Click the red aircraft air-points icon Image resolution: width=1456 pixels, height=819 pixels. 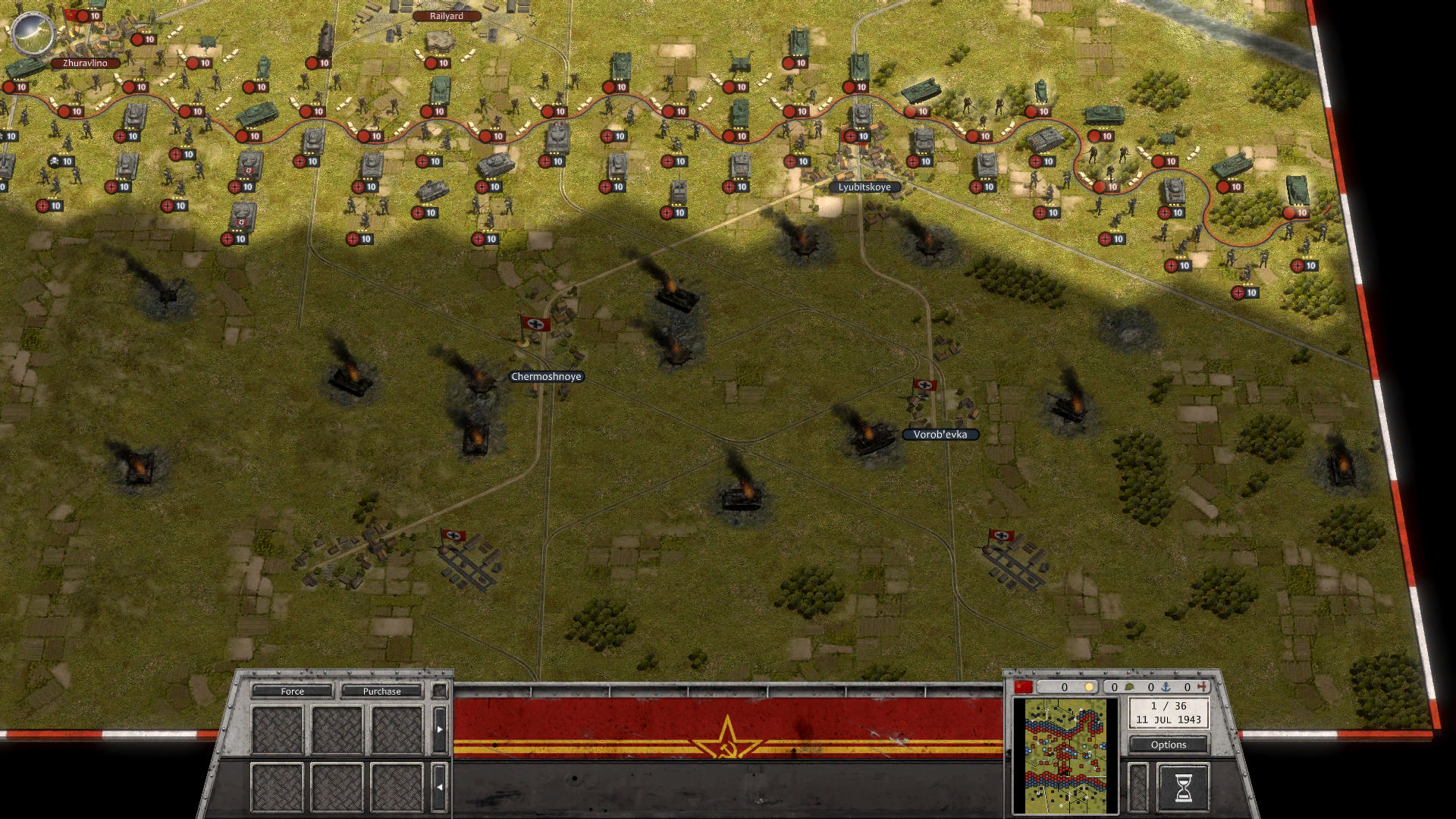click(x=1202, y=687)
